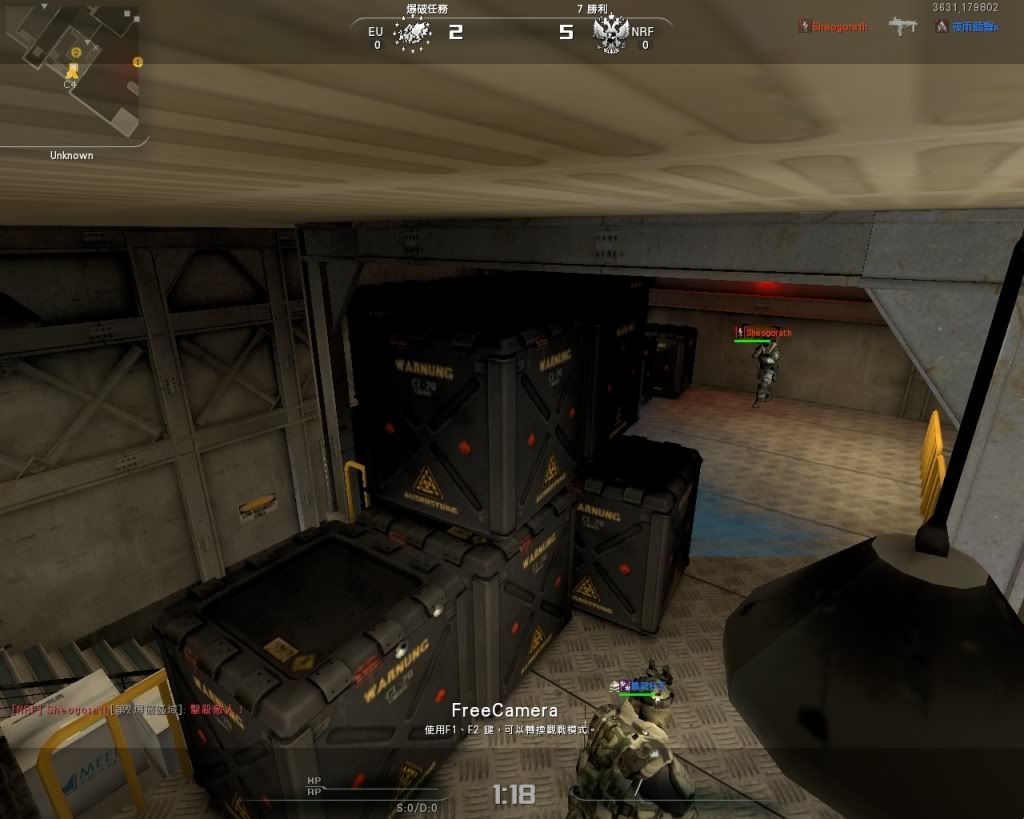Select the EU team star emblem
The width and height of the screenshot is (1024, 819).
(412, 33)
